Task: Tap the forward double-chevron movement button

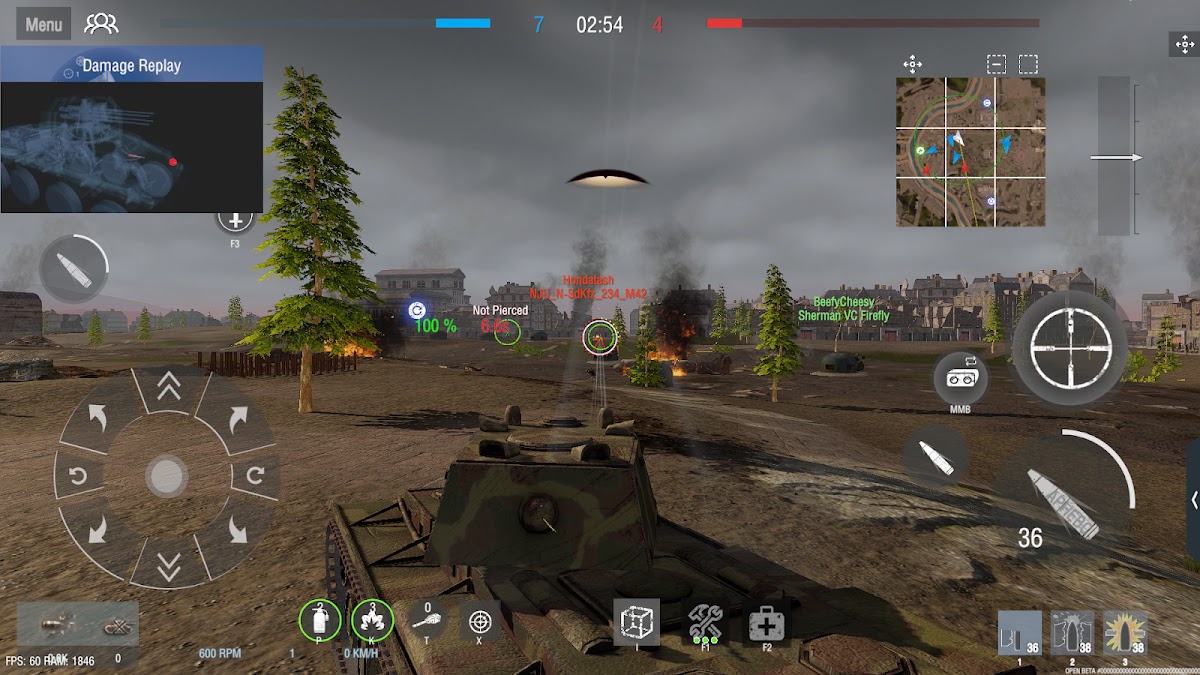Action: pyautogui.click(x=167, y=388)
